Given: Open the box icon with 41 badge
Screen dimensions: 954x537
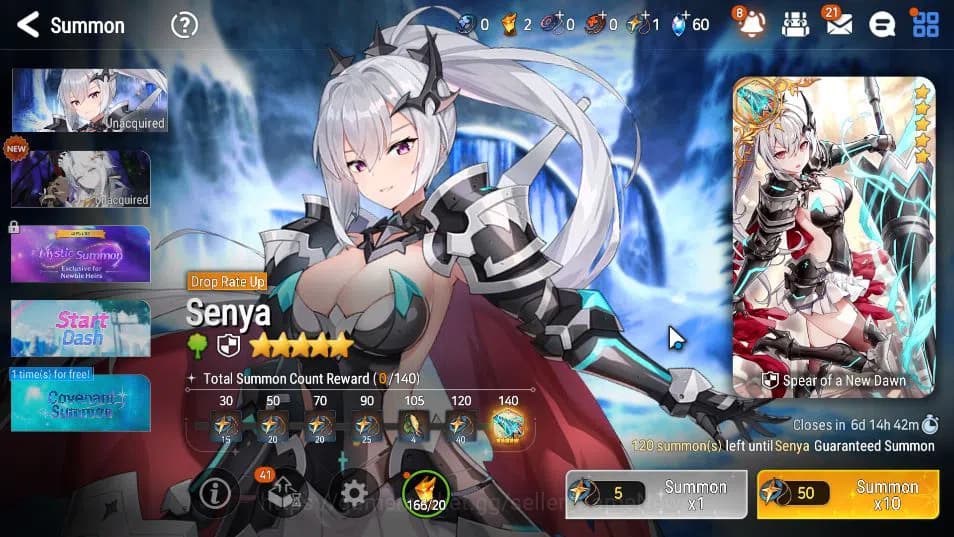Looking at the screenshot, I should (x=283, y=493).
